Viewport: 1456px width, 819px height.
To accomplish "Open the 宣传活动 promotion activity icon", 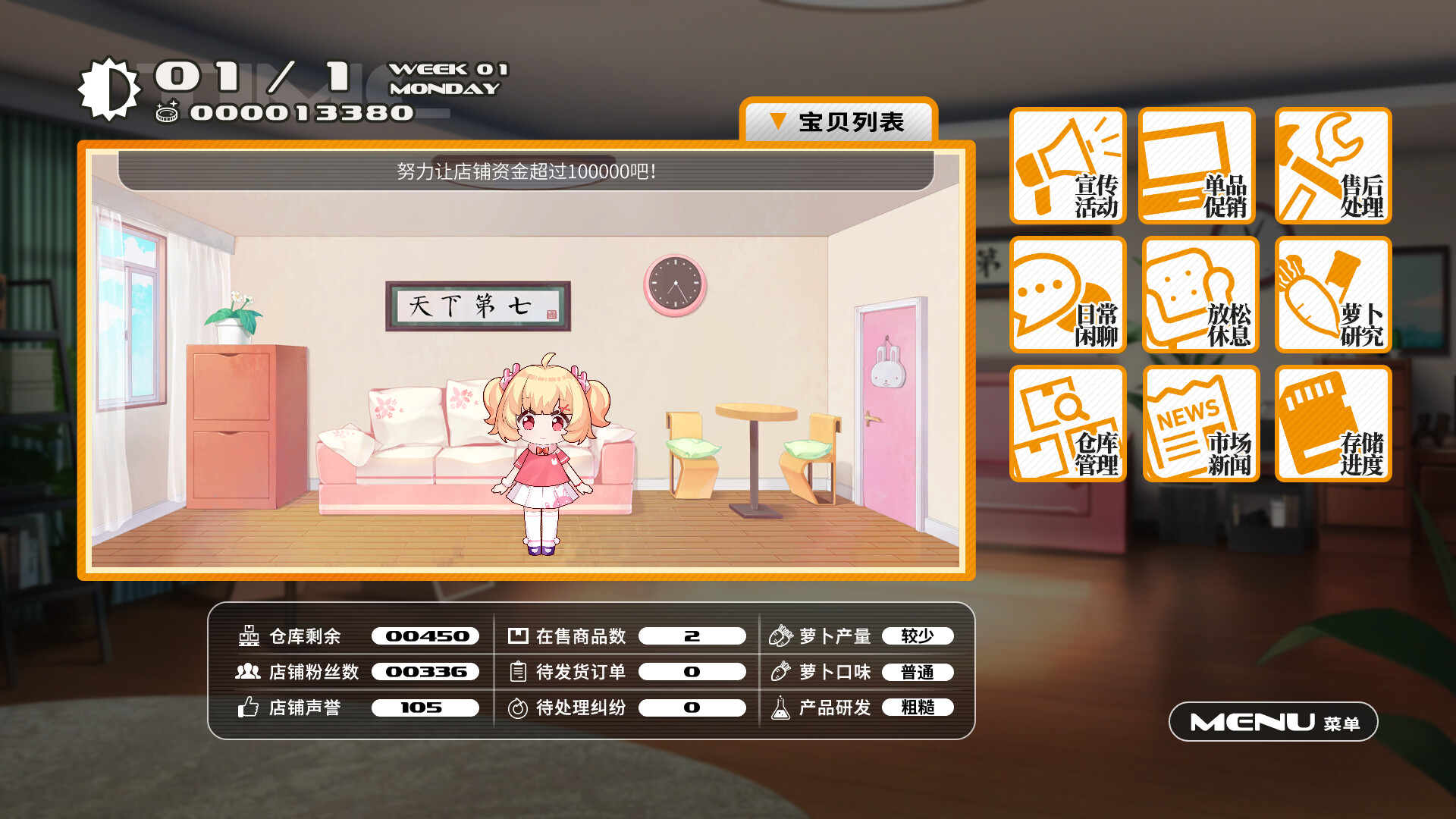I will click(x=1068, y=167).
